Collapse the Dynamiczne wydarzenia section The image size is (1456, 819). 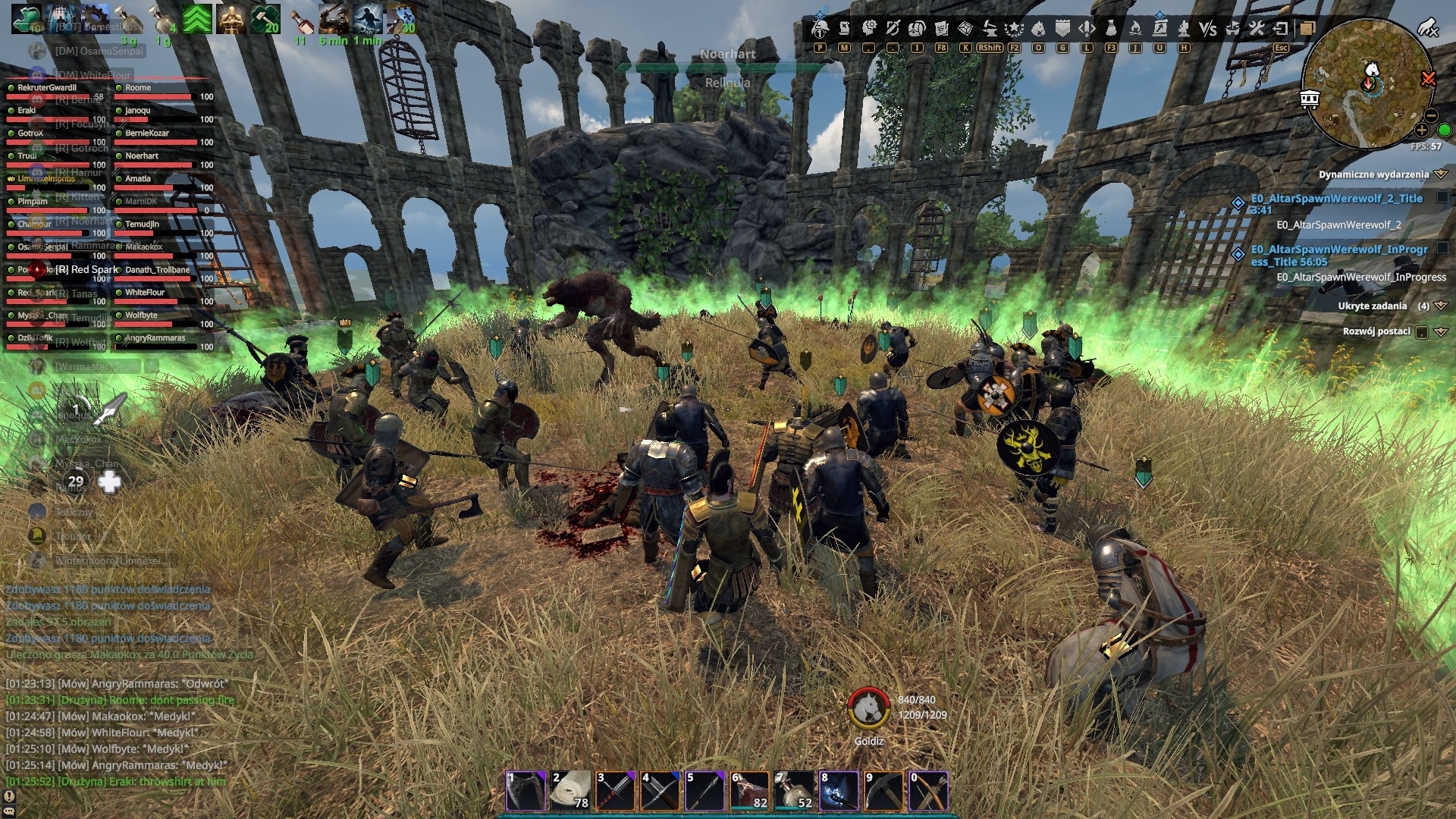[1441, 174]
